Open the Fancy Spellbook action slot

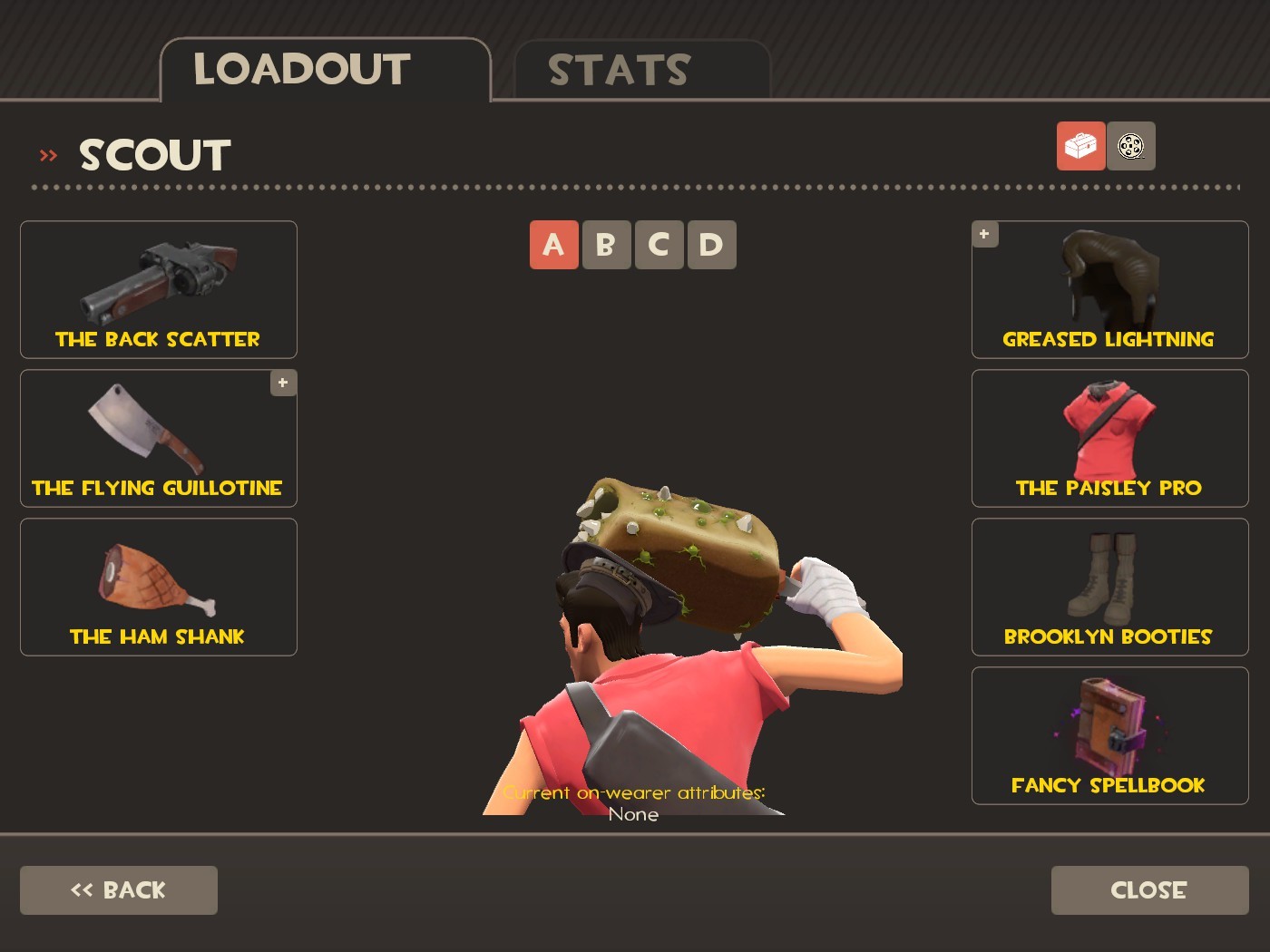1109,734
